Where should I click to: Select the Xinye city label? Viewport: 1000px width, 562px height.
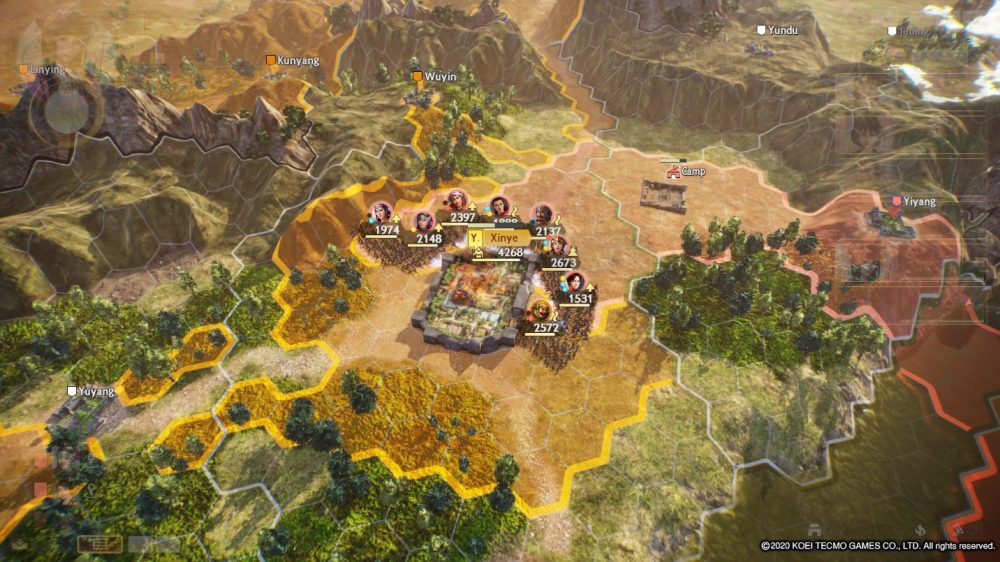click(502, 238)
